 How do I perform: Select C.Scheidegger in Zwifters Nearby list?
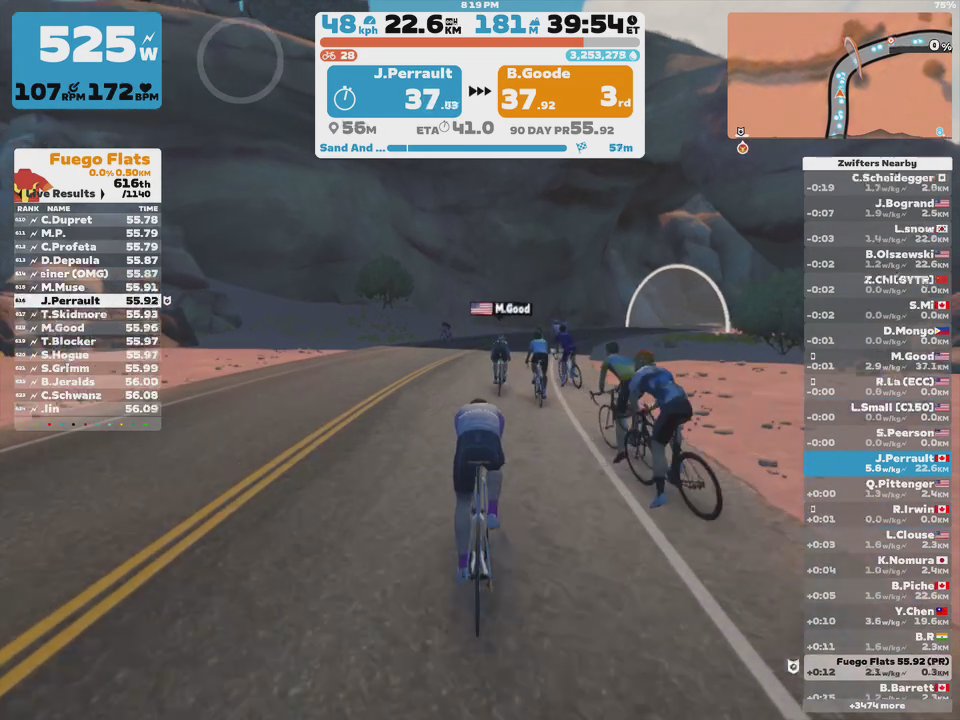(878, 183)
